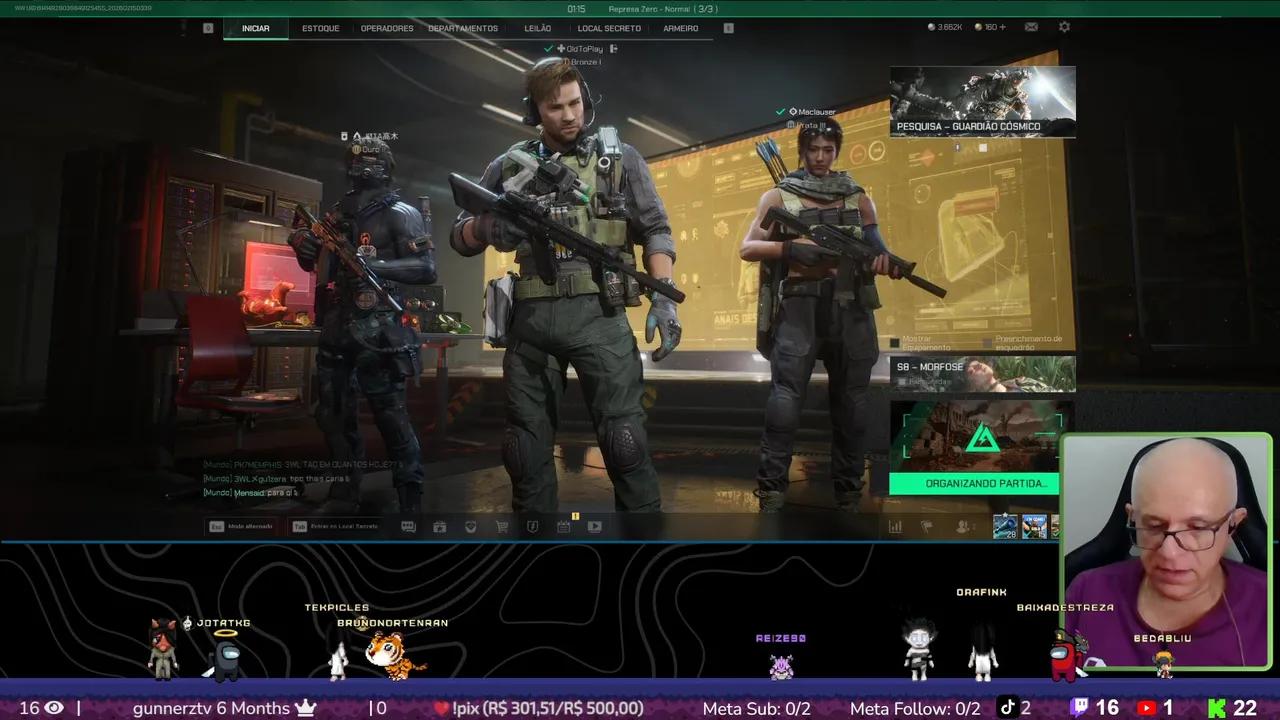Screen dimensions: 1280x720
Task: Open the in-game chat icon
Action: coord(408,526)
